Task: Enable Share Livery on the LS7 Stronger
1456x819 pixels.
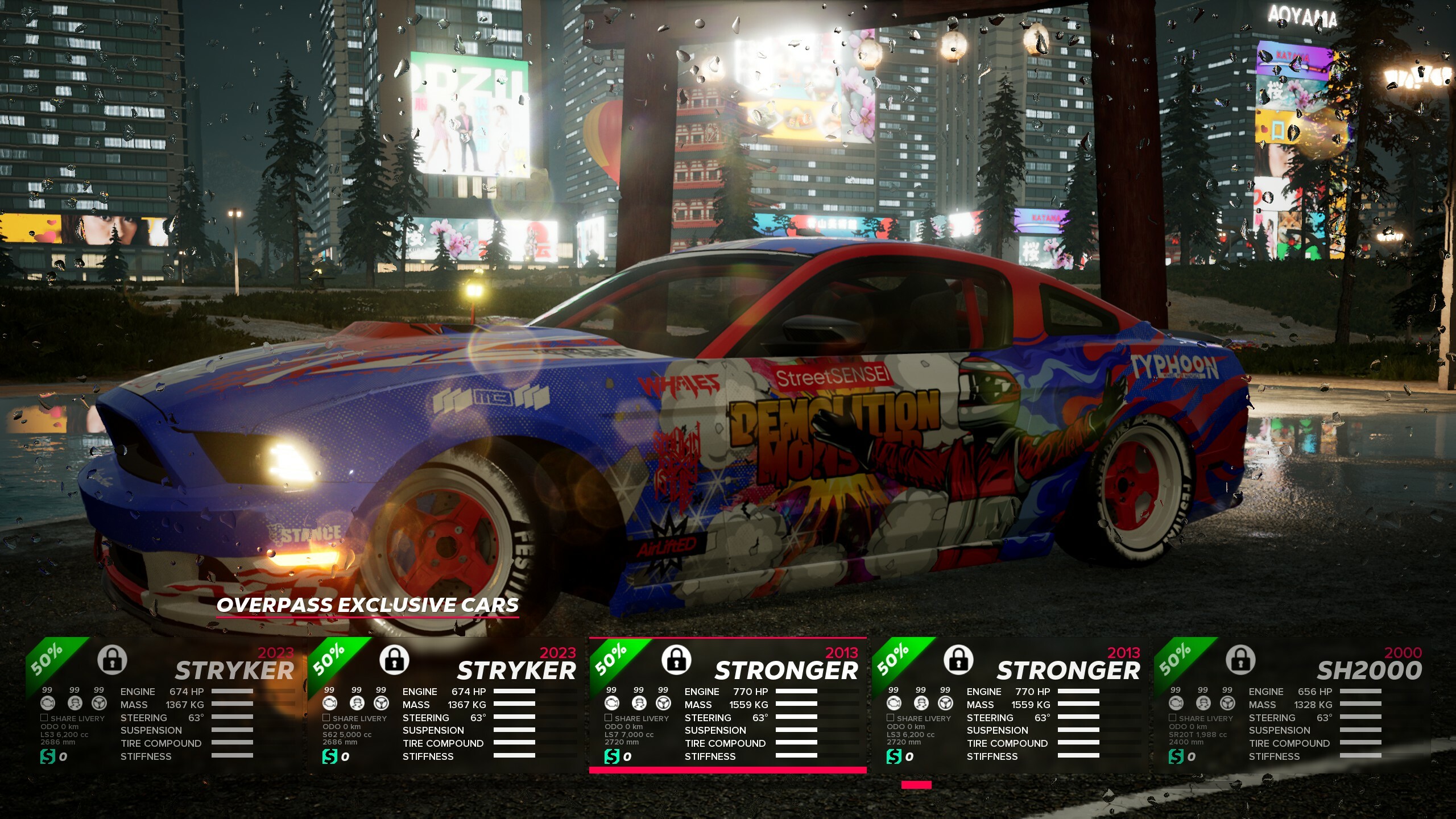Action: 609,718
